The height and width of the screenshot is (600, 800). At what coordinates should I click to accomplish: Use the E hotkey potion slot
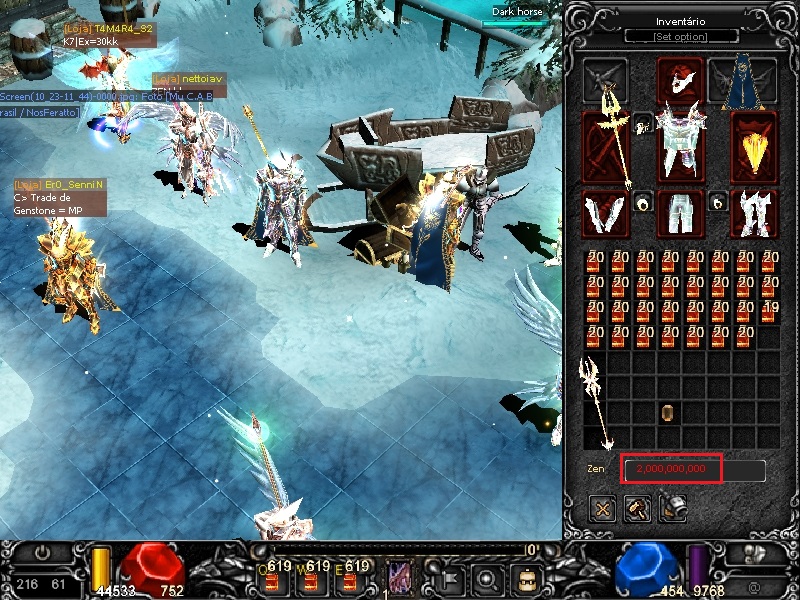pyautogui.click(x=355, y=578)
